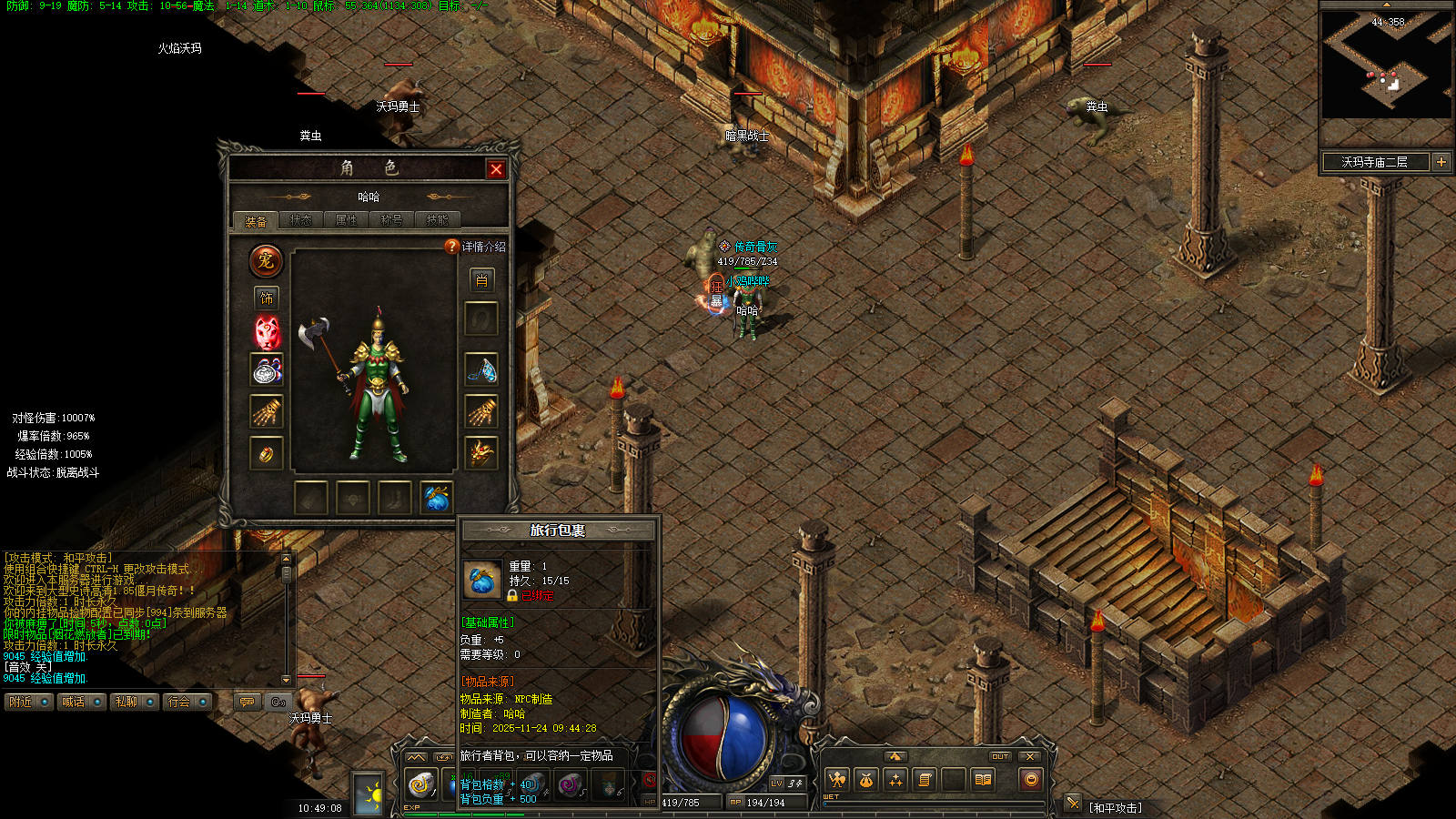Click the round 宠 pet button
Screen dimensions: 1456x819
point(266,261)
